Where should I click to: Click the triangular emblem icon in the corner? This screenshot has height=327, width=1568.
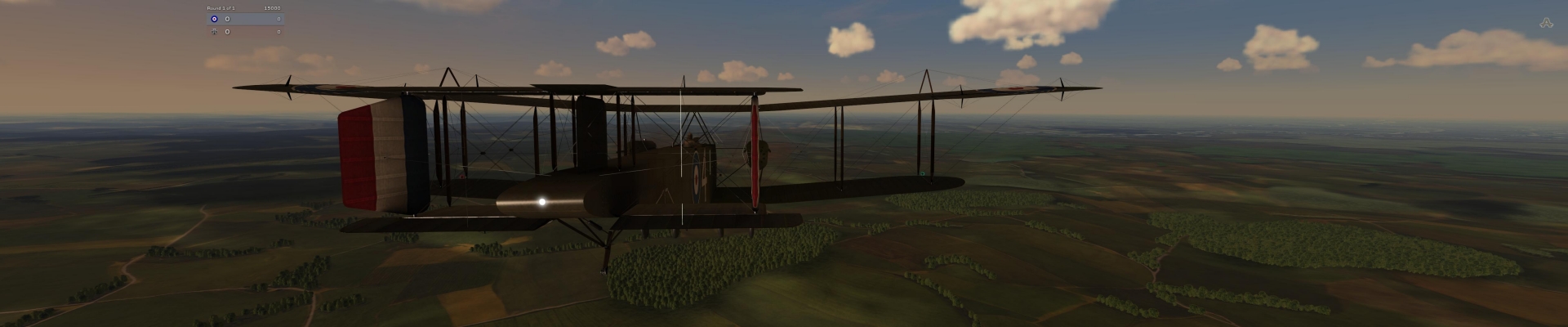1545,24
